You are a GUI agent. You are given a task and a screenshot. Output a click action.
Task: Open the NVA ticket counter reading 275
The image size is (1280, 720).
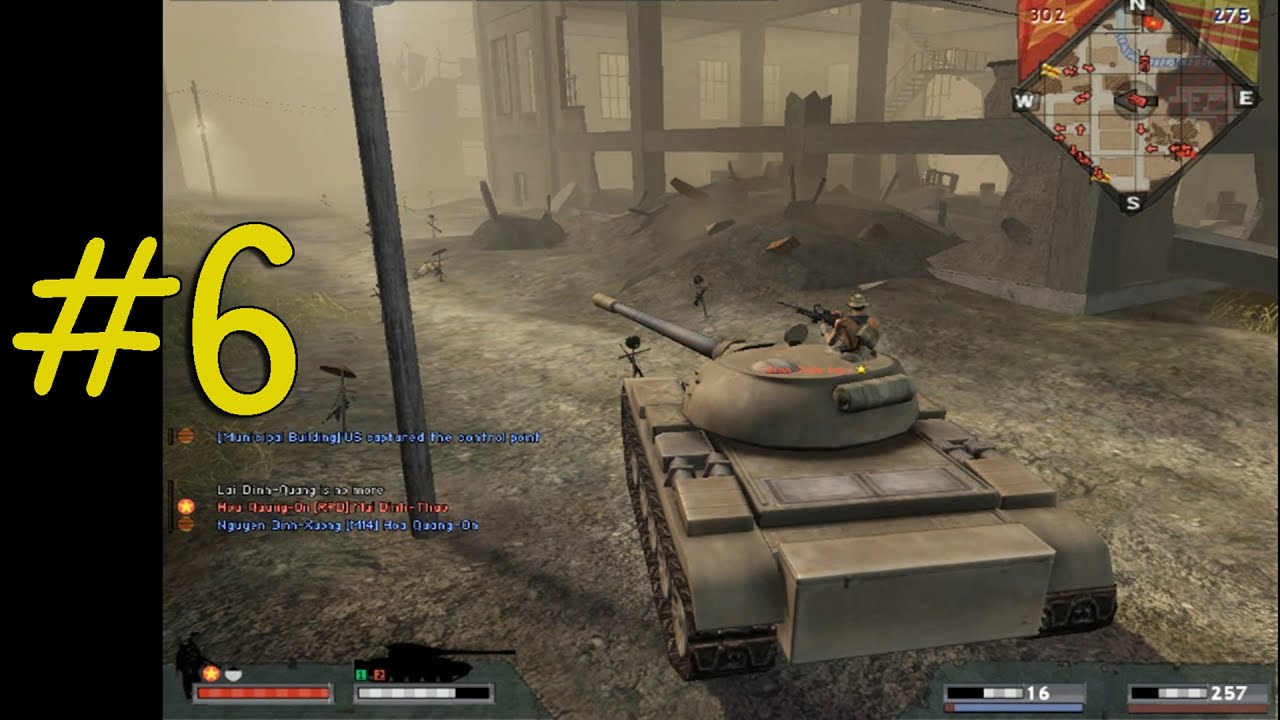[x=1232, y=13]
